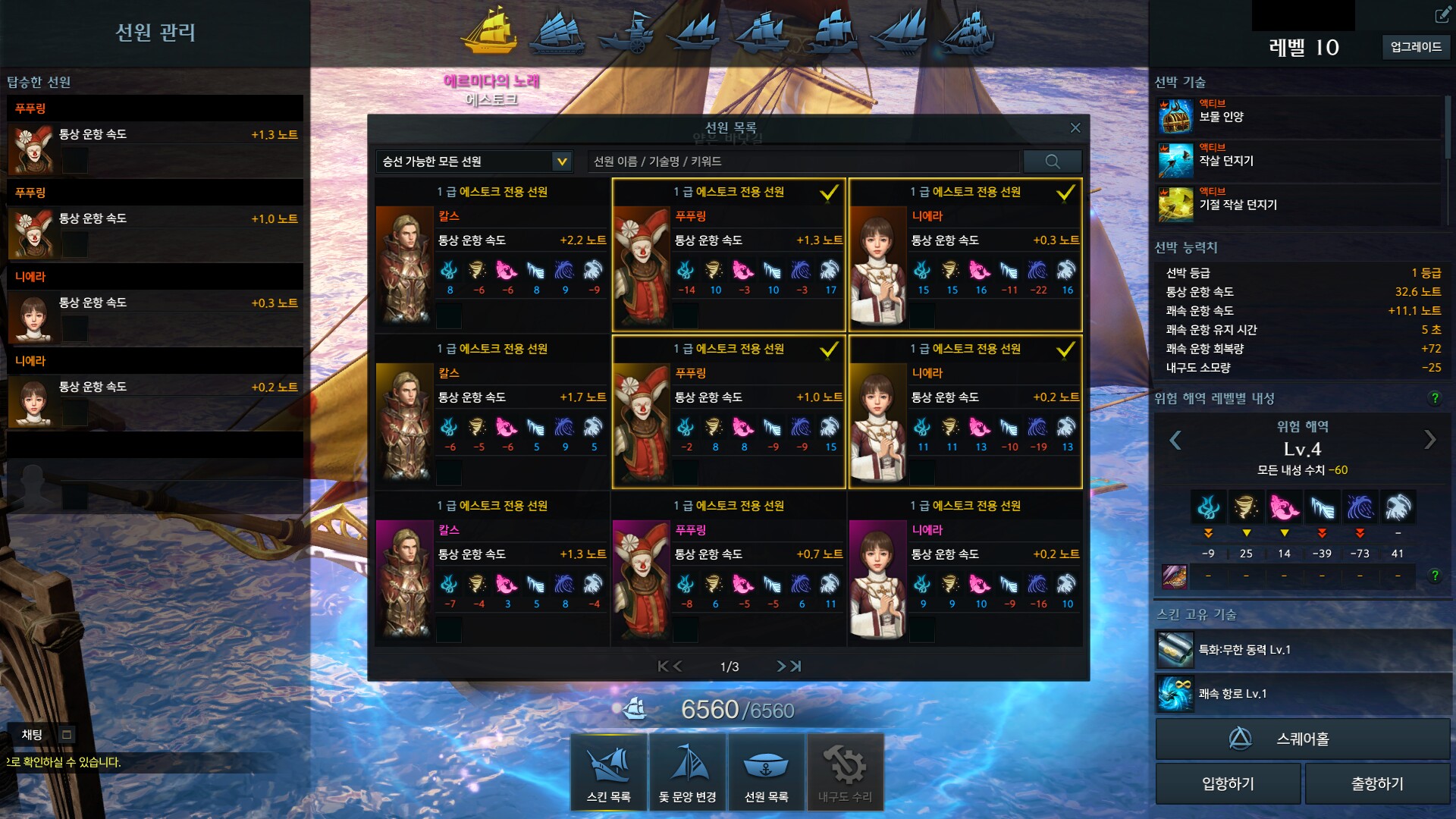Click the 돛 문양 변경 sail icon
Viewport: 1456px width, 819px height.
686,770
